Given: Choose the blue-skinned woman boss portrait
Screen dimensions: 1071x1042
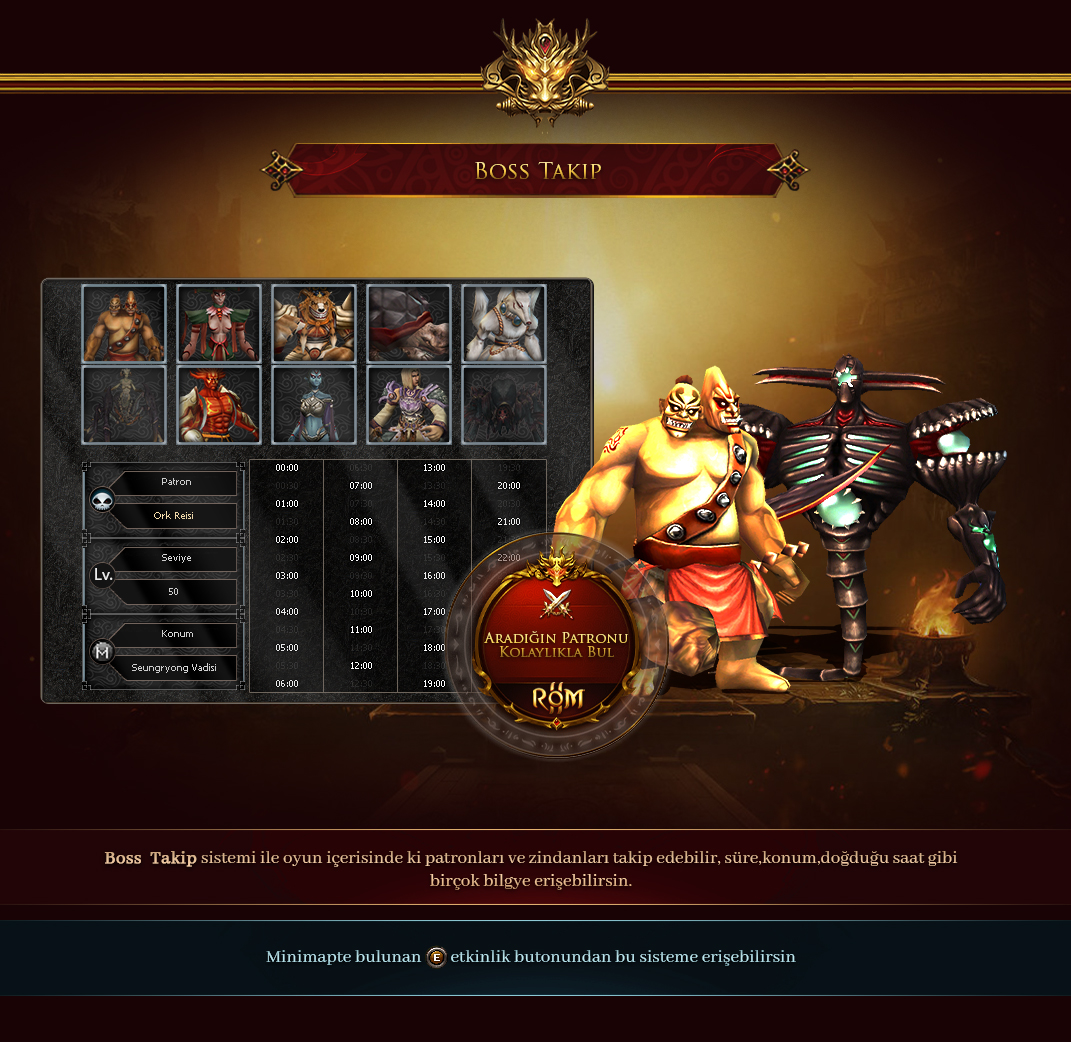Looking at the screenshot, I should [x=314, y=404].
